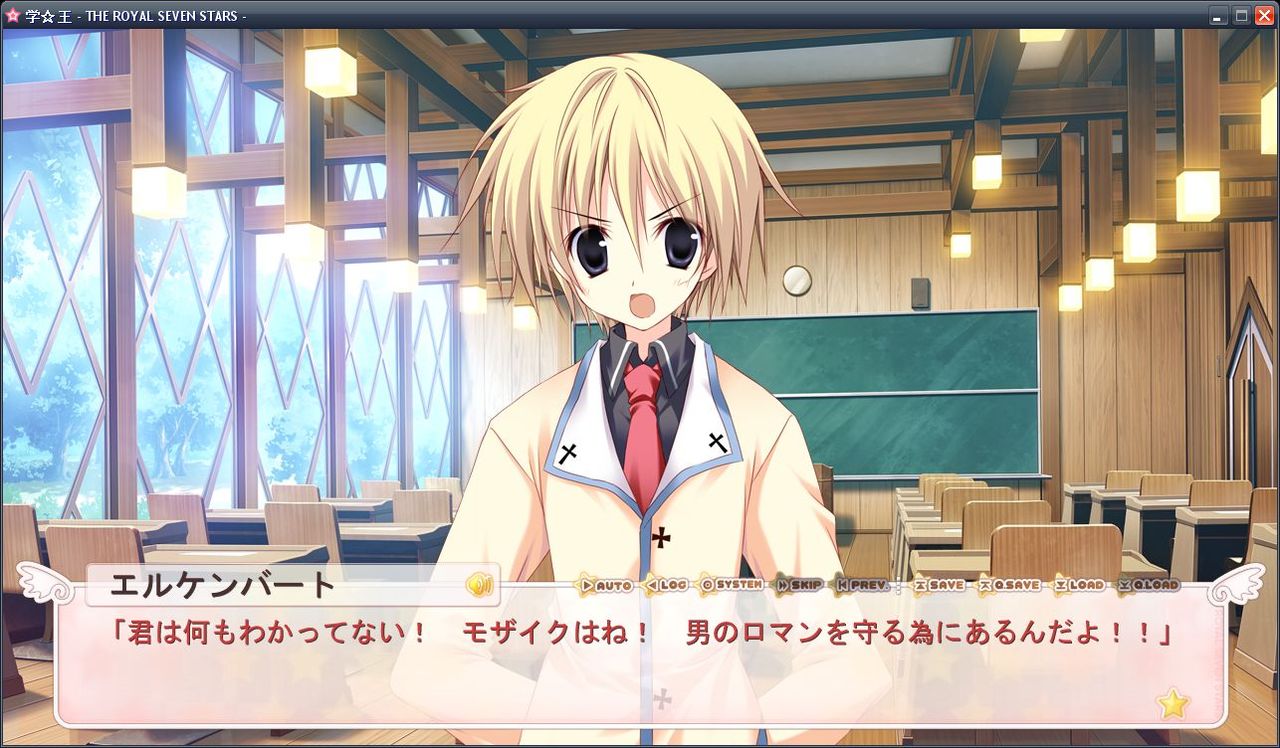1280x748 pixels.
Task: Click the play triangle icon on AUTO
Action: [586, 587]
